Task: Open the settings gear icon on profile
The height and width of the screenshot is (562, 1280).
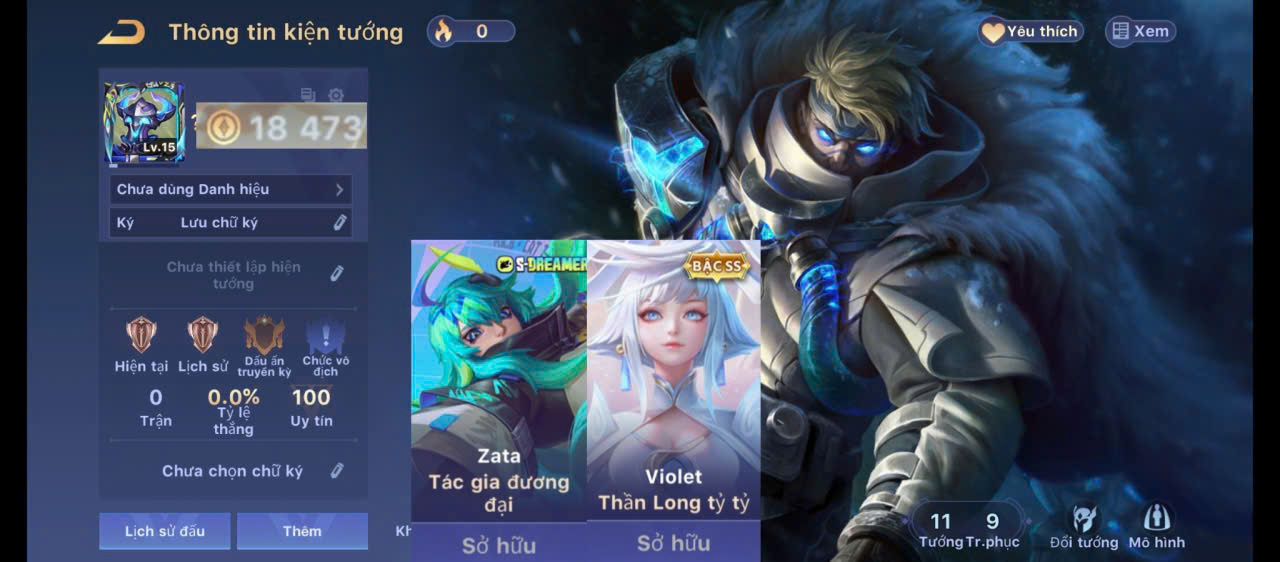Action: (x=336, y=95)
